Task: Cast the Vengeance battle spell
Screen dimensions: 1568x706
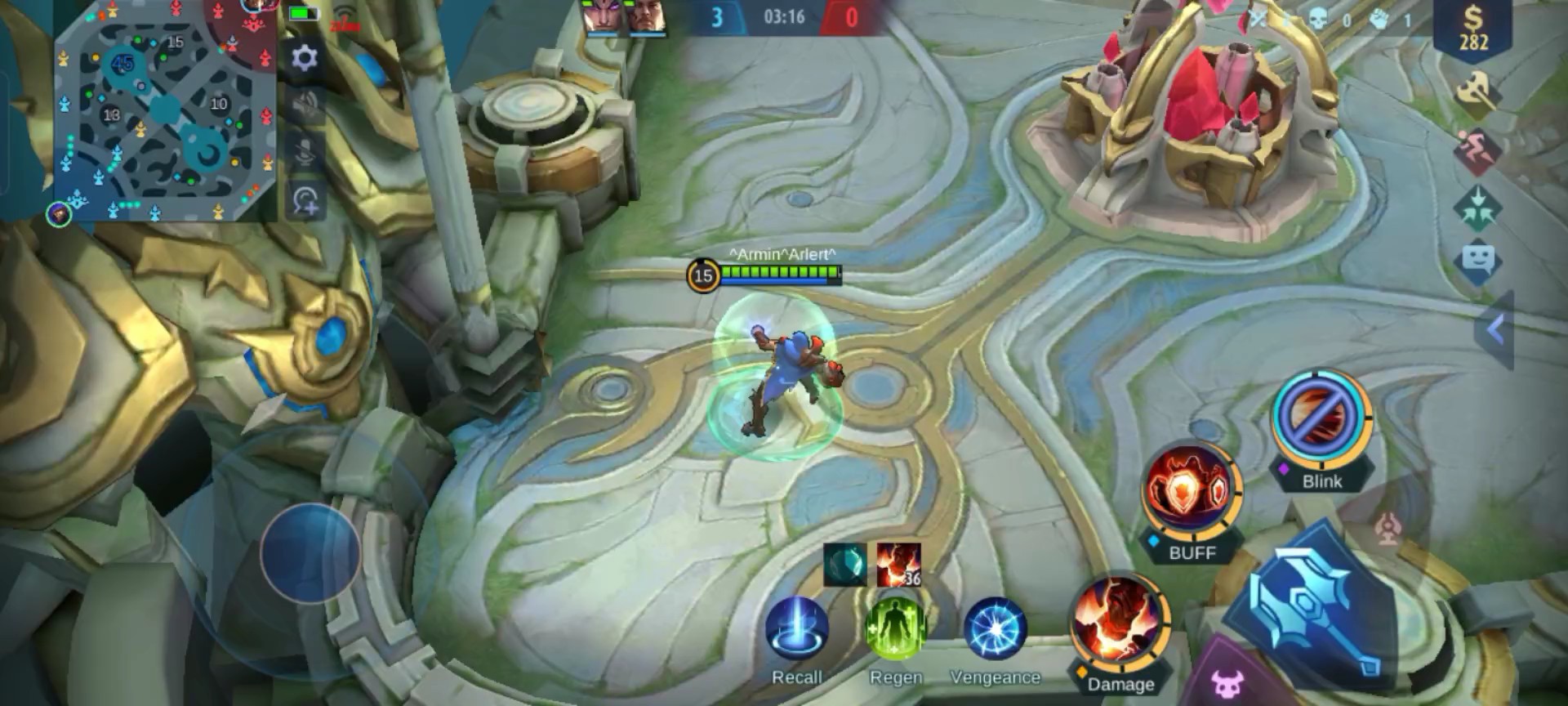Action: [x=995, y=629]
